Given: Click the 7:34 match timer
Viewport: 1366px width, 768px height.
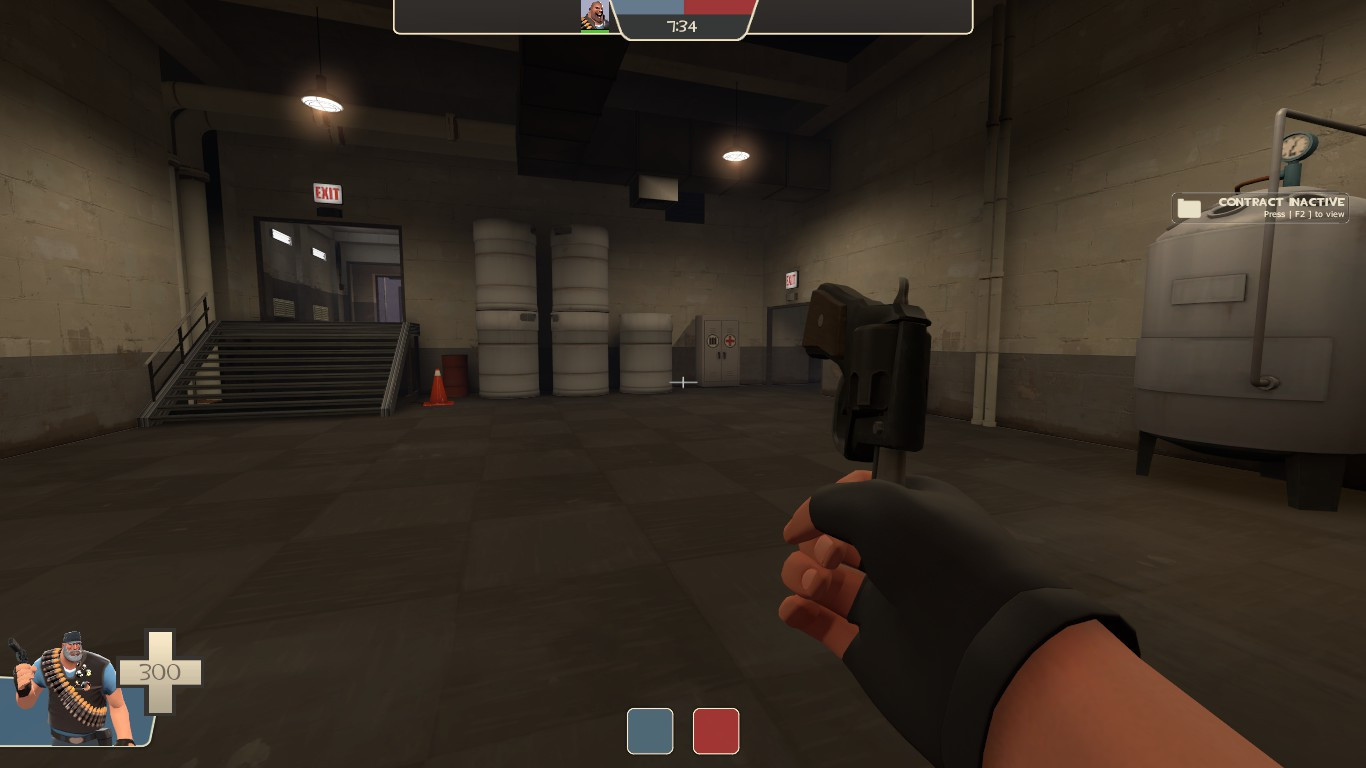Looking at the screenshot, I should point(684,26).
